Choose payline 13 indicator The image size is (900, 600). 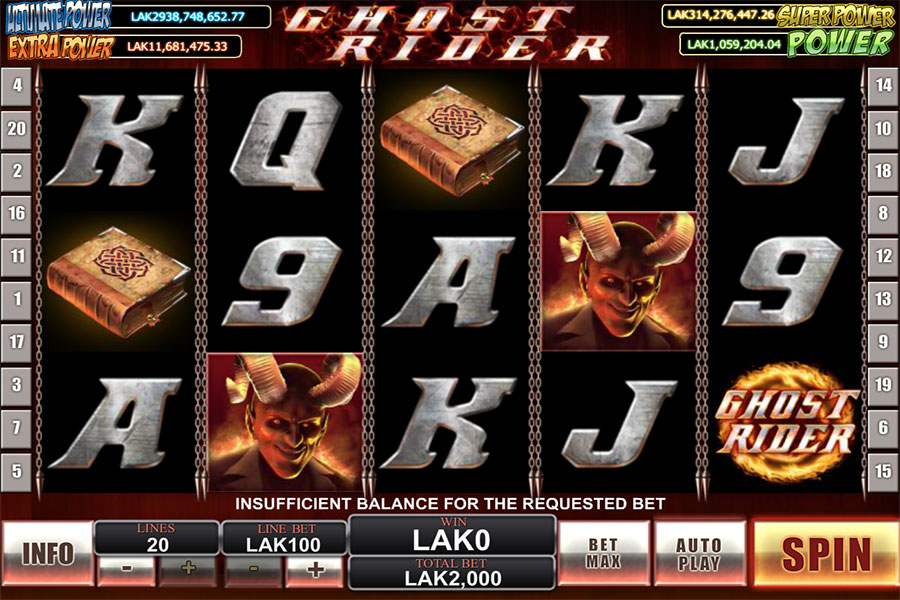882,299
